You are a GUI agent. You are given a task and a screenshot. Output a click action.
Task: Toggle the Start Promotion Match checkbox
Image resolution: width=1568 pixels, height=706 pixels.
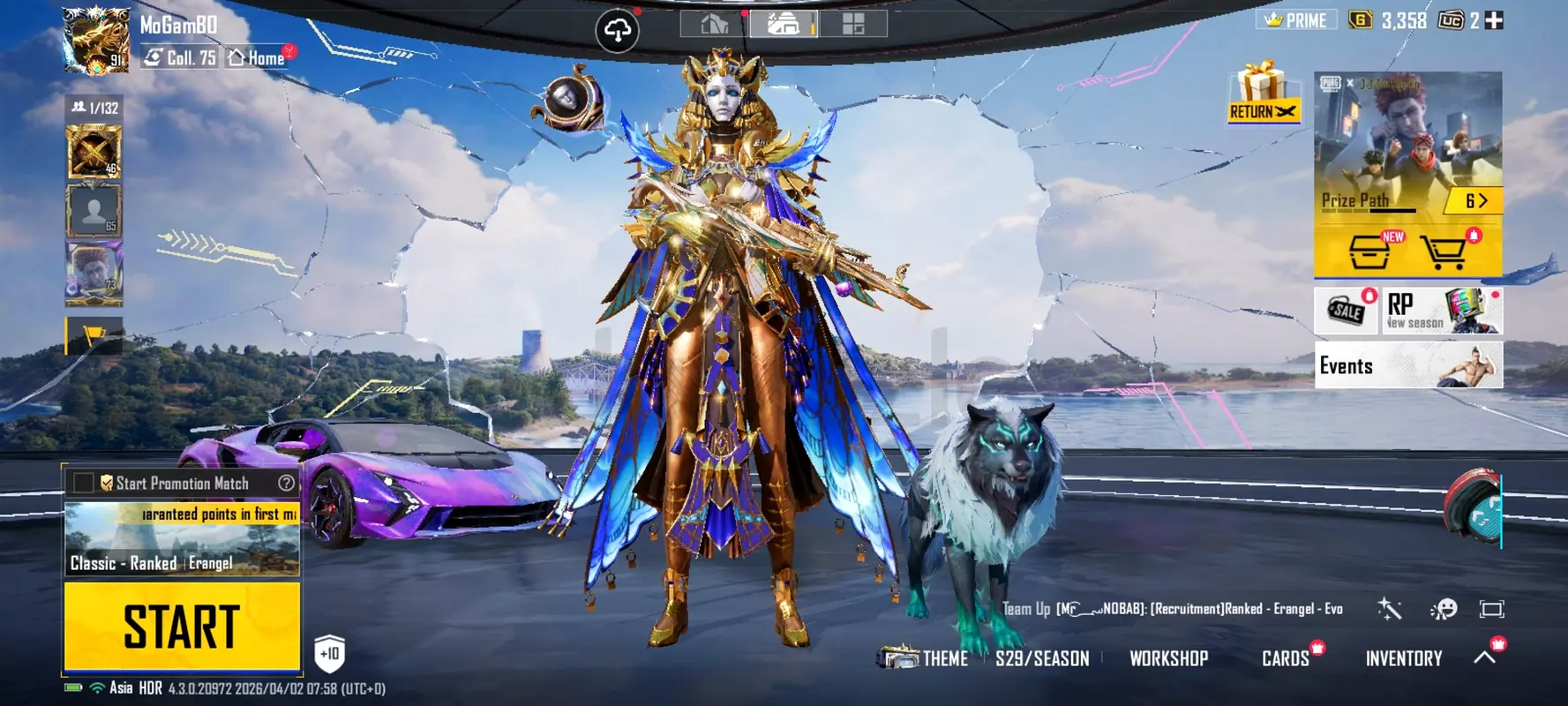(x=84, y=483)
